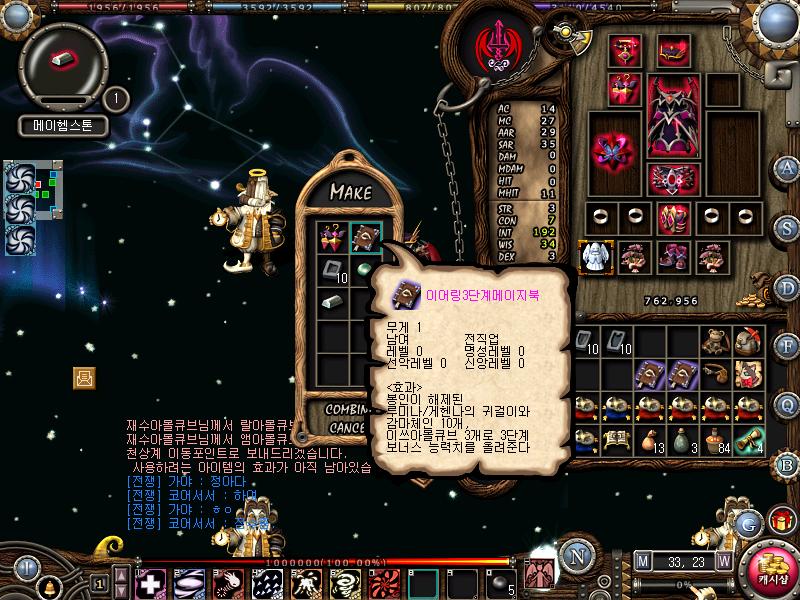This screenshot has width=800, height=600.
Task: Select the white angel statue slot
Action: click(596, 257)
